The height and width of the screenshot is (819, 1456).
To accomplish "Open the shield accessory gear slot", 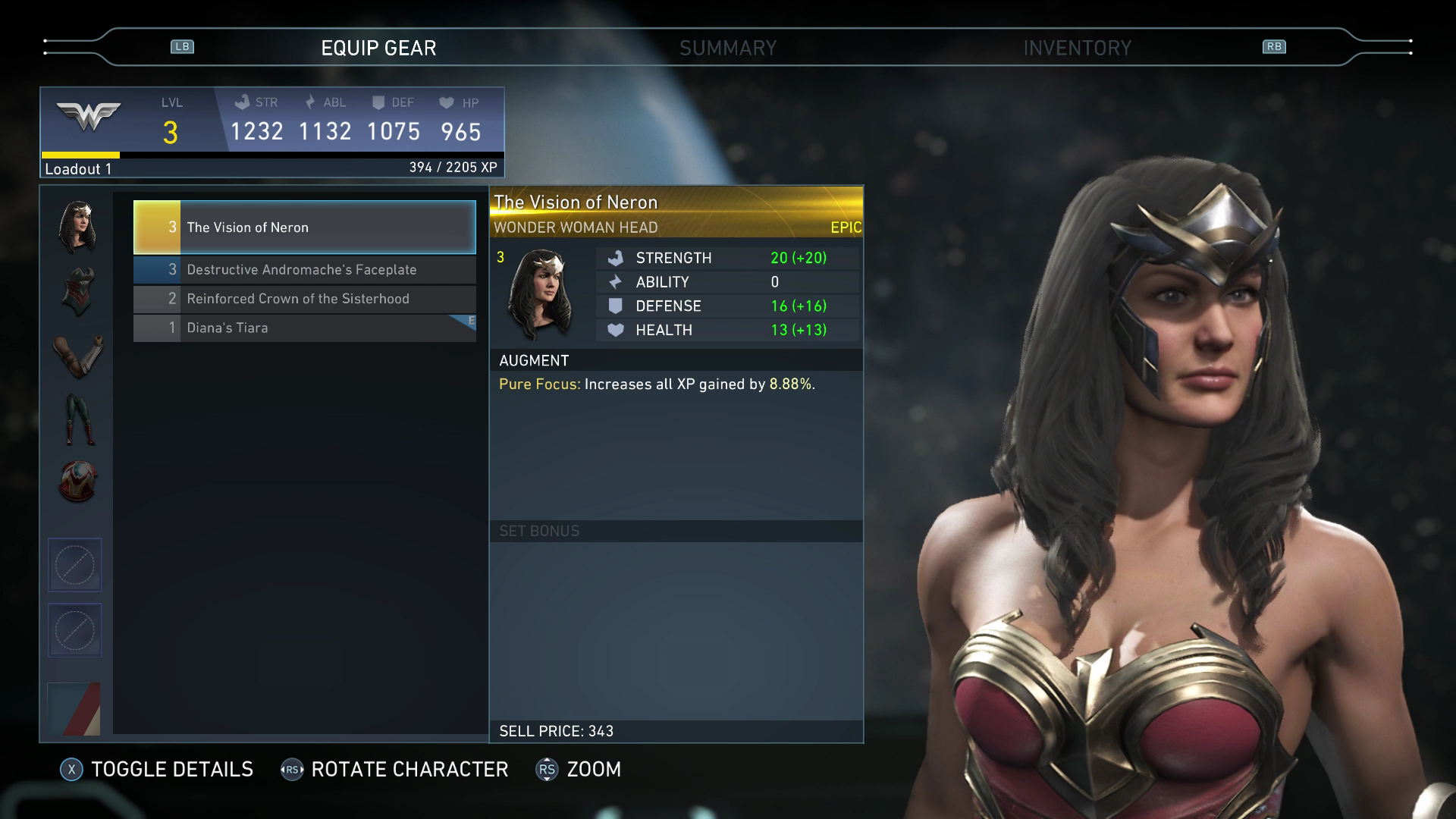I will click(77, 482).
